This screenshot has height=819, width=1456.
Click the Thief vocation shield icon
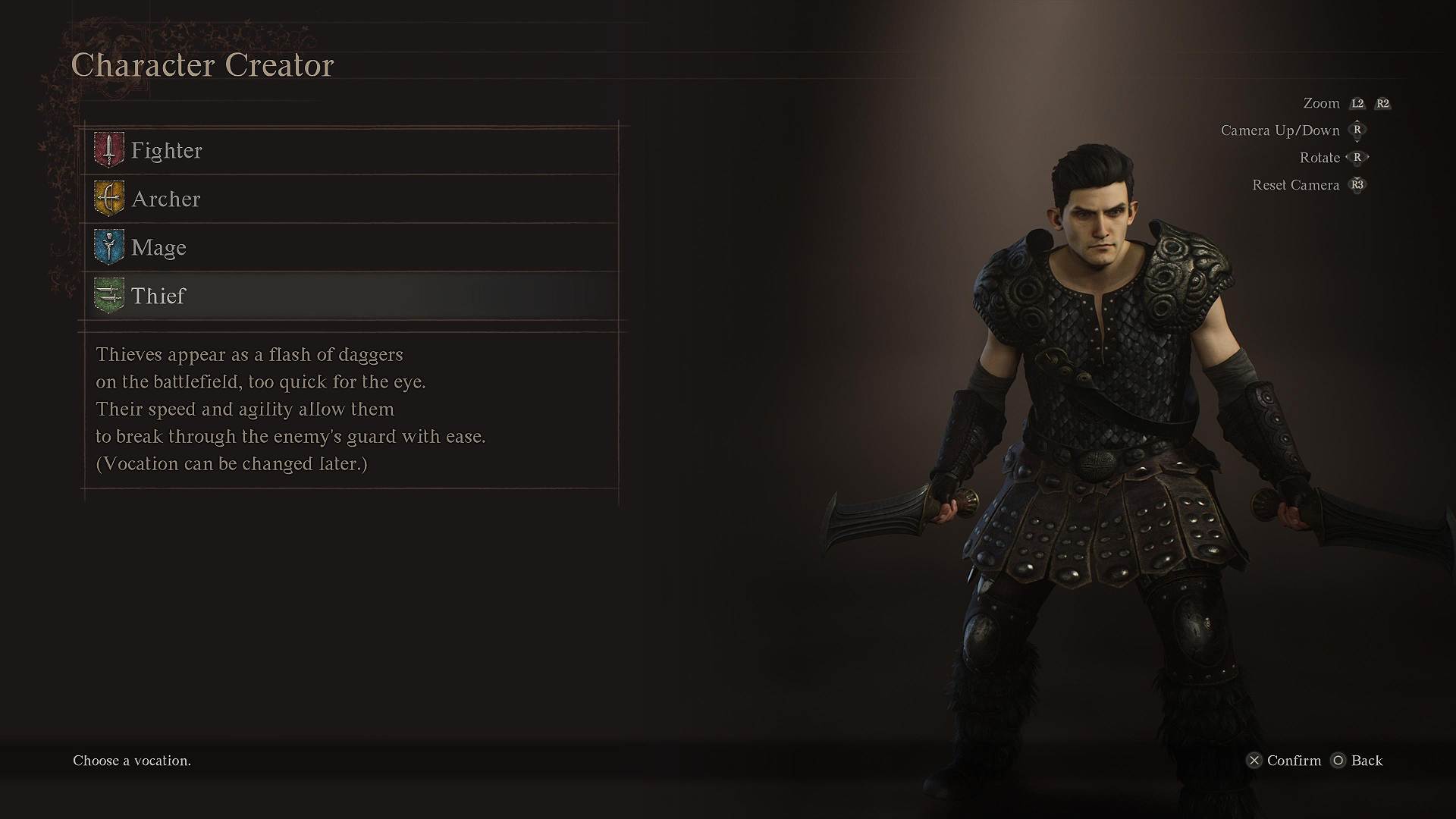(x=108, y=296)
